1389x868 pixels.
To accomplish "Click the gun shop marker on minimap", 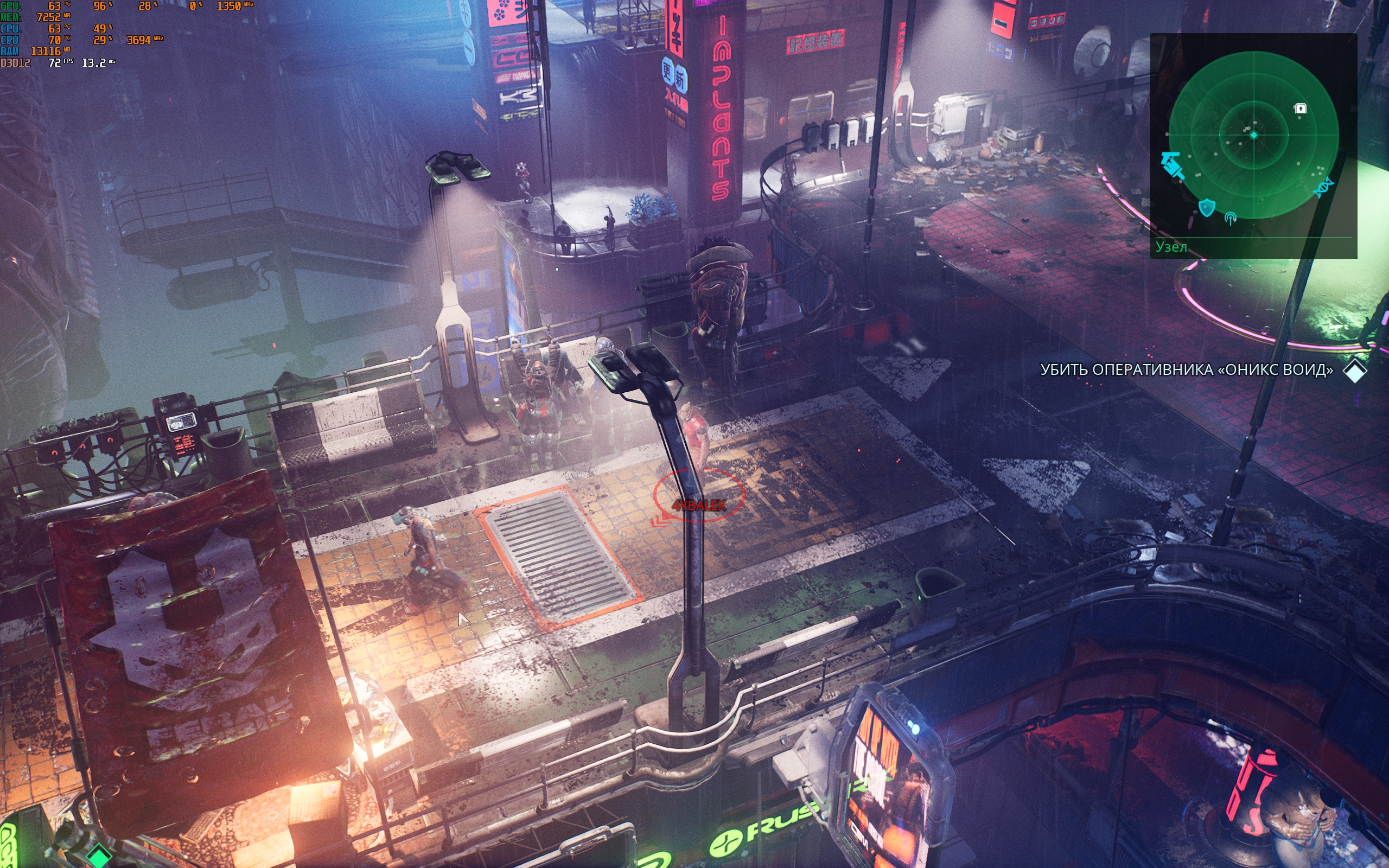I will click(1171, 165).
